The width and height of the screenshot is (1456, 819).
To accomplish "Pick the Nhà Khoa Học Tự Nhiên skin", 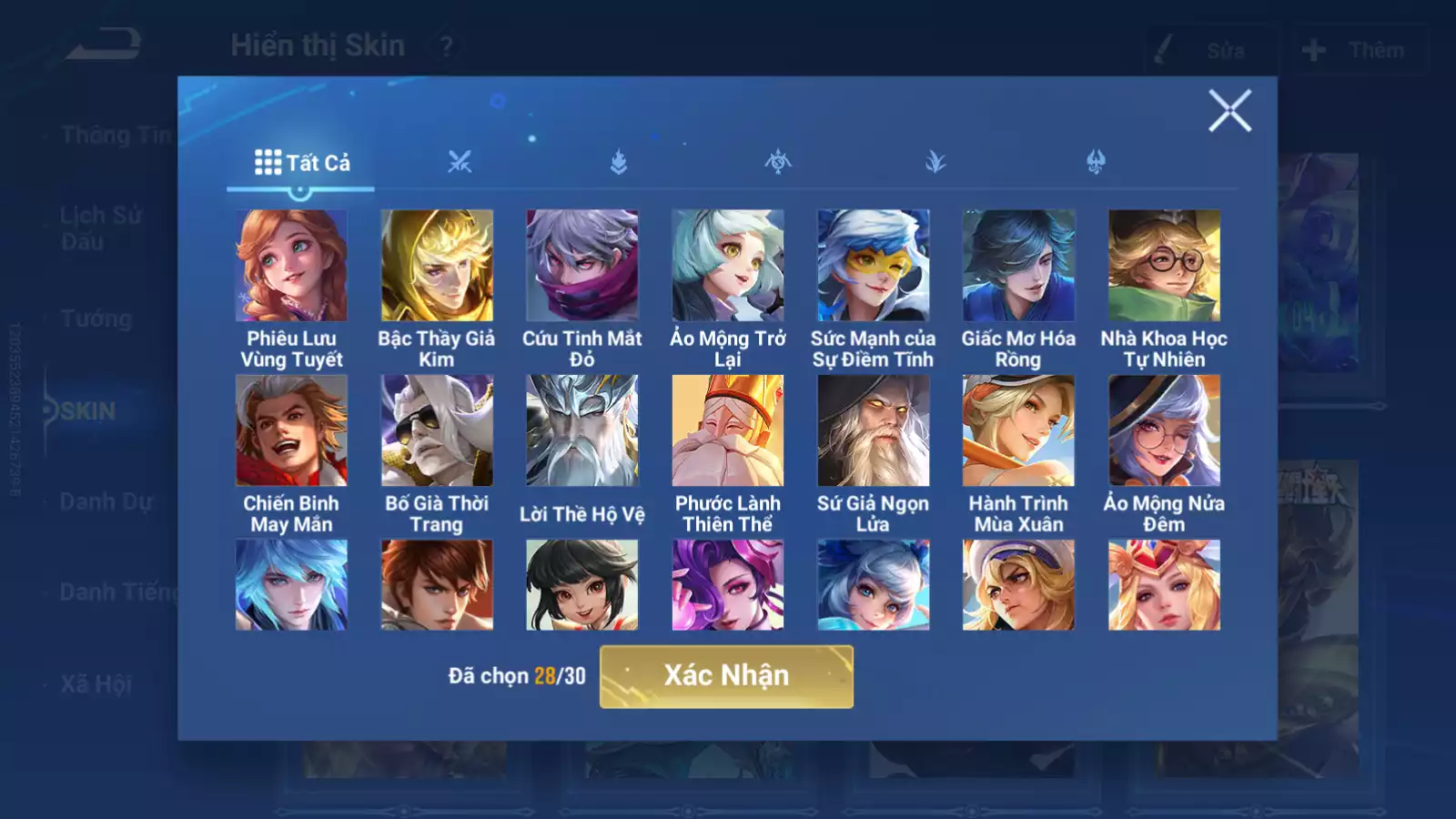I will [x=1164, y=266].
